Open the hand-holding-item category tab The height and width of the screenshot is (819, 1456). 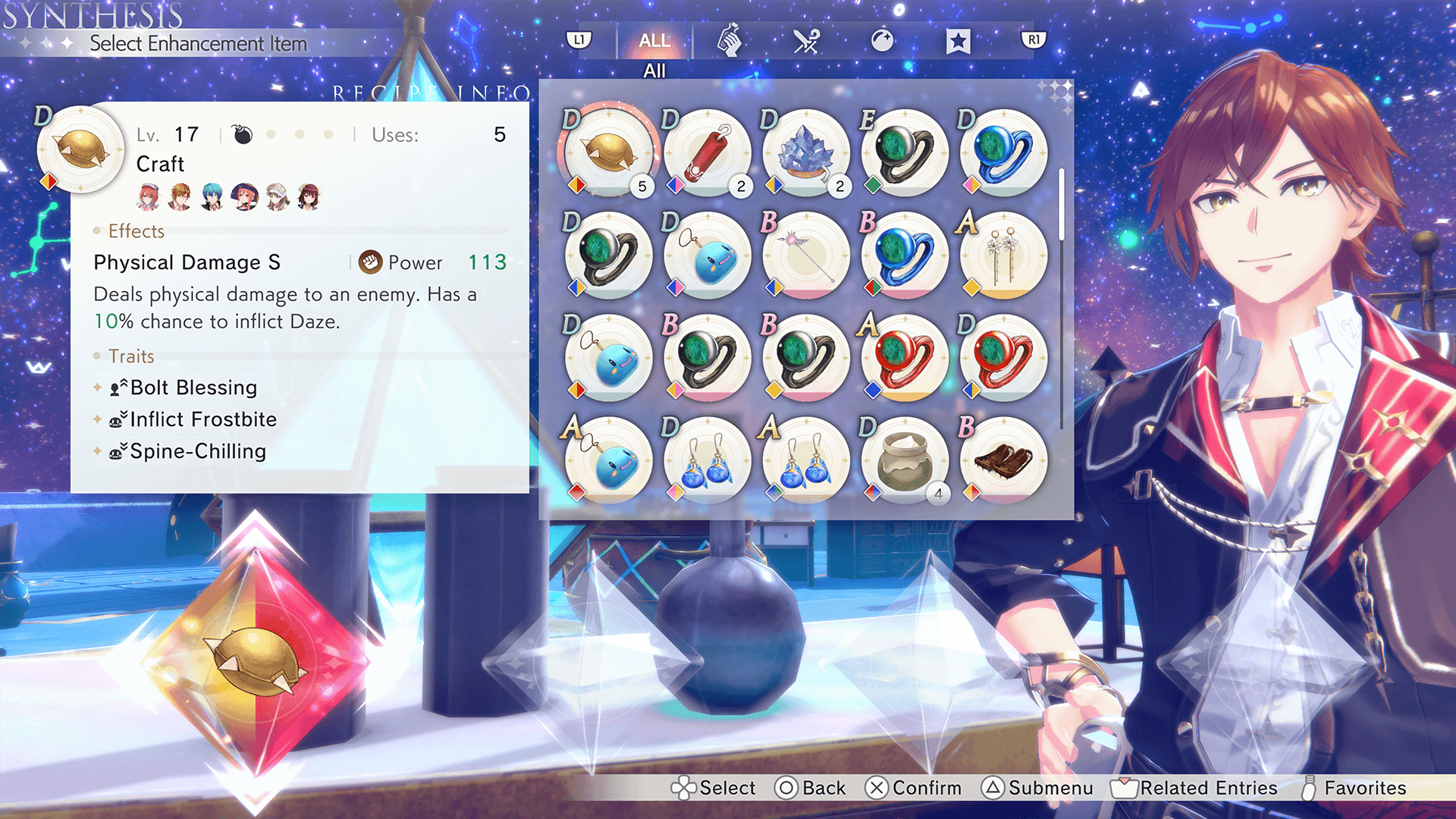pyautogui.click(x=729, y=41)
